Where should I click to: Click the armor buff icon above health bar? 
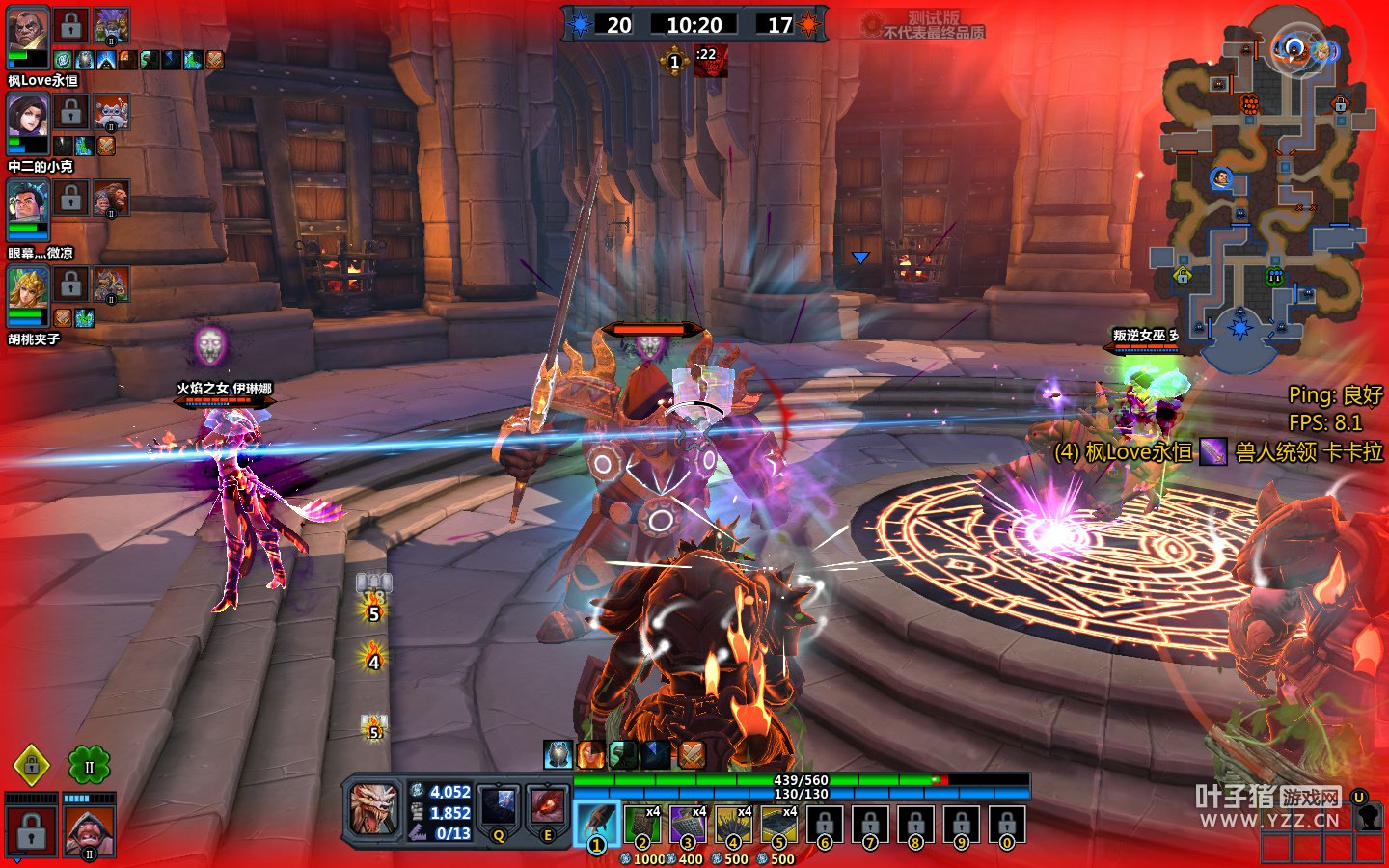pyautogui.click(x=558, y=754)
